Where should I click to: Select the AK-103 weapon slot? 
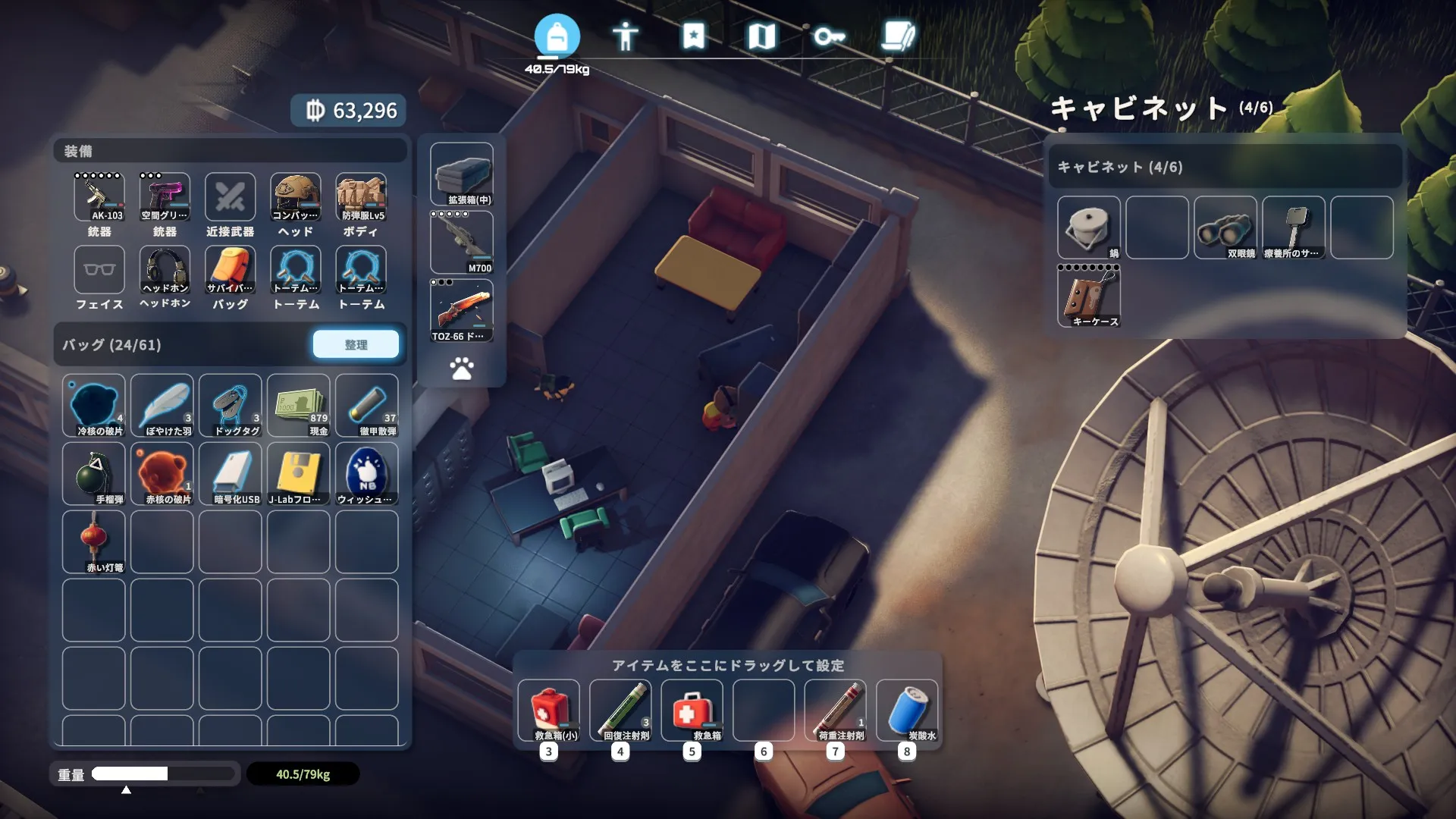(x=99, y=197)
